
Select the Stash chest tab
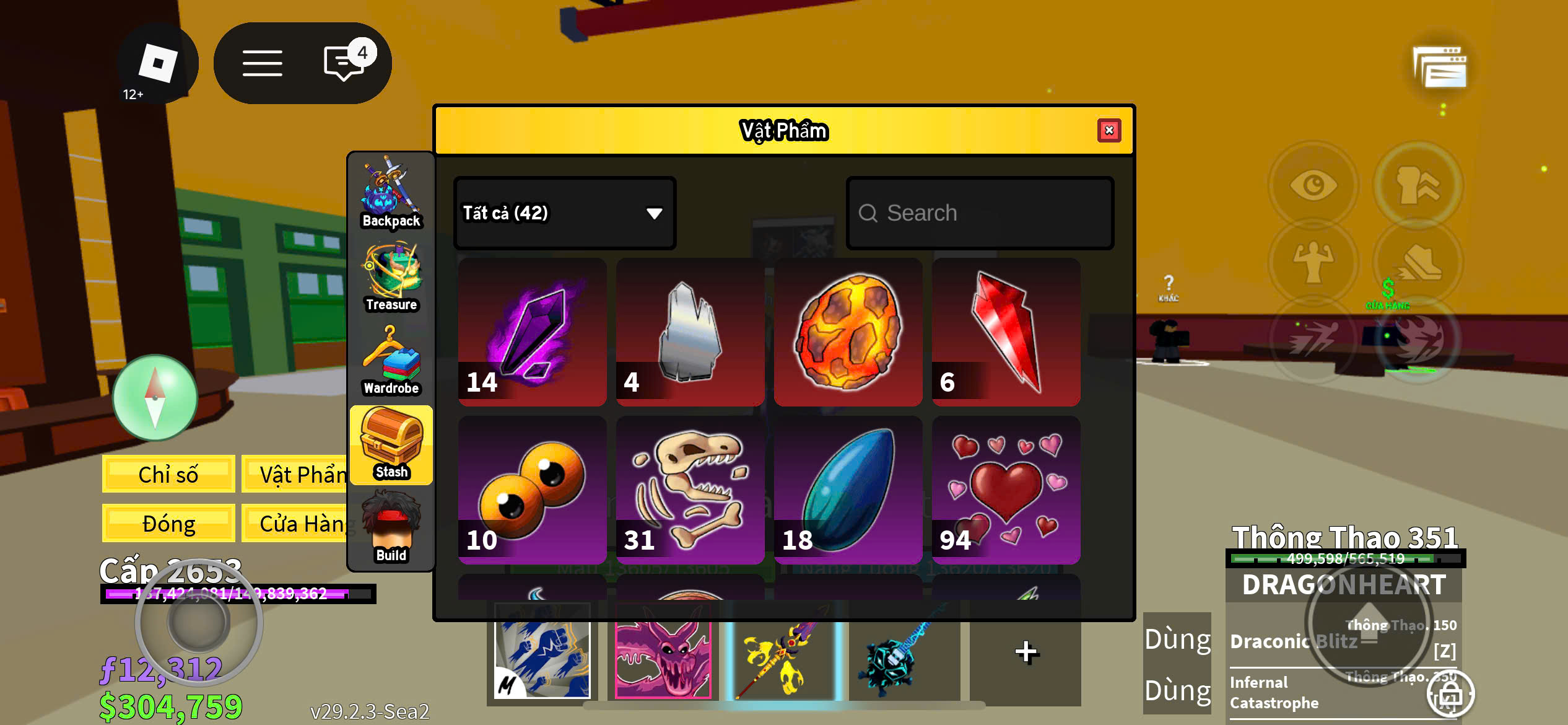click(391, 444)
